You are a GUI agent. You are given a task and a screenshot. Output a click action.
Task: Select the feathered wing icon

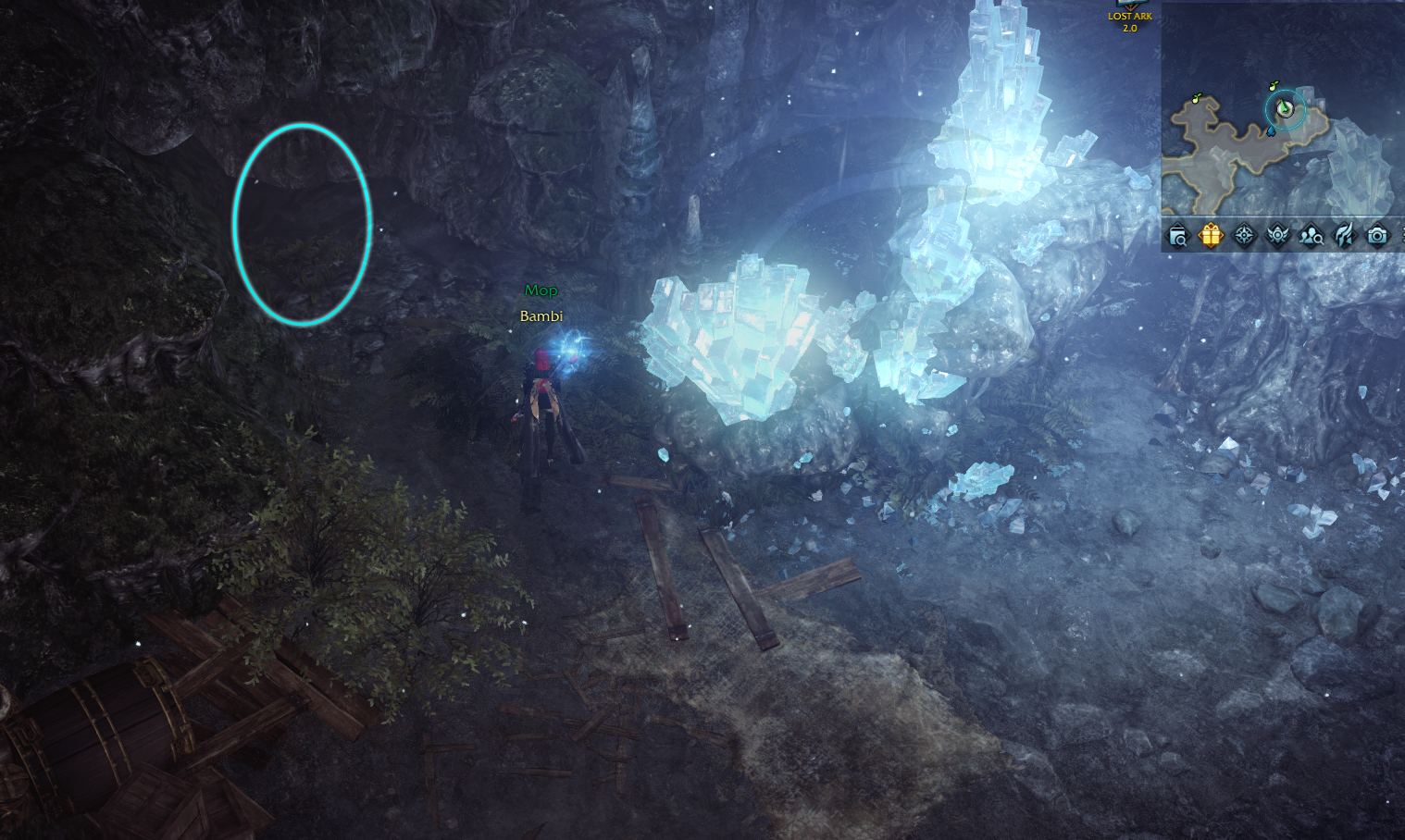[x=1344, y=236]
